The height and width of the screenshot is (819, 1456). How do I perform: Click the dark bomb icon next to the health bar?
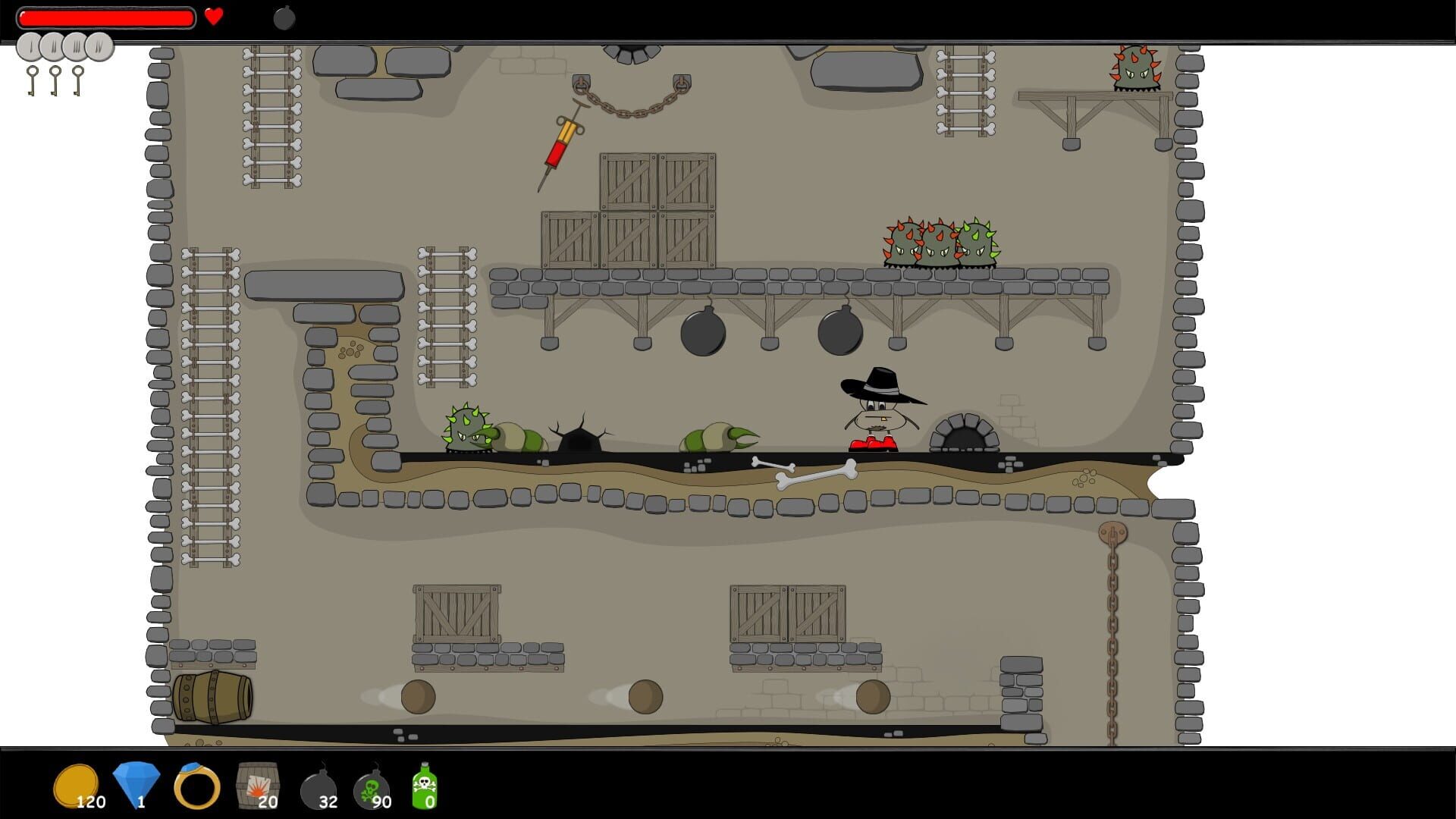point(284,18)
